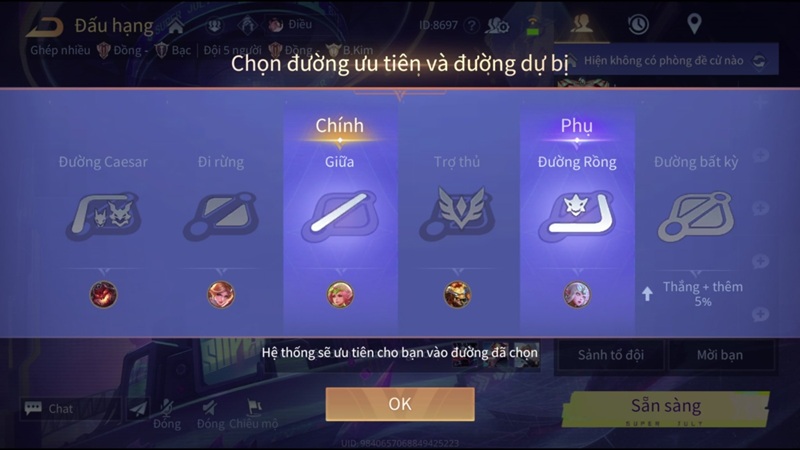The image size is (800, 450).
Task: Select the Giữa mid lane
Action: click(x=340, y=216)
